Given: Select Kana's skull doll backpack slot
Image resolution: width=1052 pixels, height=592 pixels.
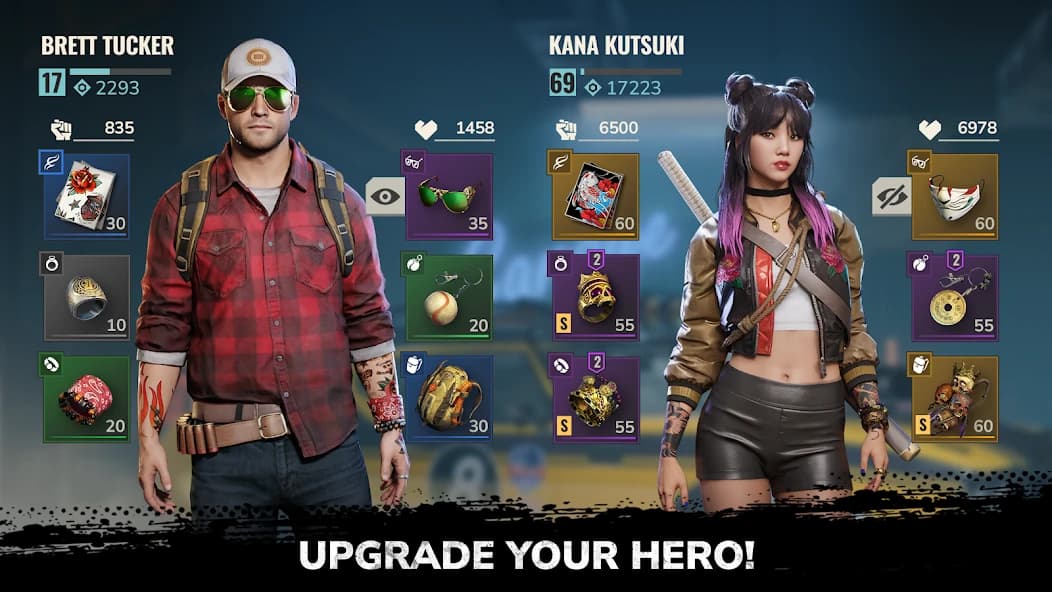Looking at the screenshot, I should [954, 398].
